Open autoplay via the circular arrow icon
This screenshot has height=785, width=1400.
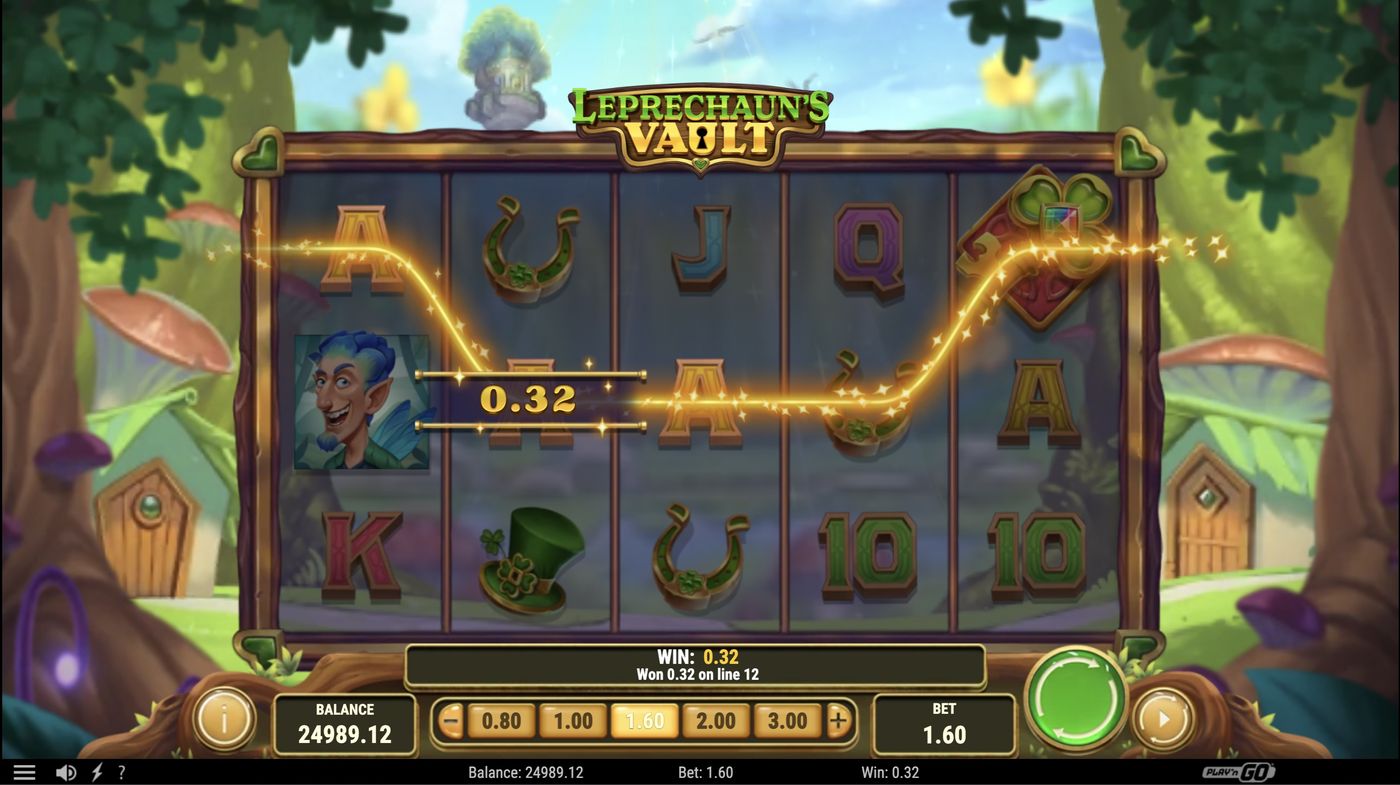pyautogui.click(x=1160, y=719)
